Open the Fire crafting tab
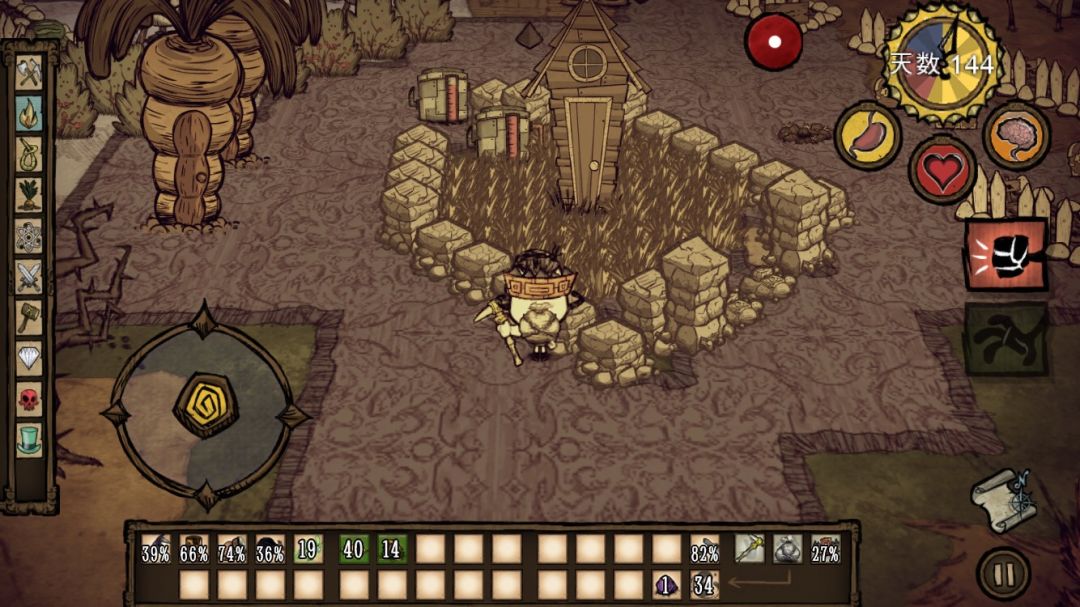Screen dimensions: 1080x607 29,113
